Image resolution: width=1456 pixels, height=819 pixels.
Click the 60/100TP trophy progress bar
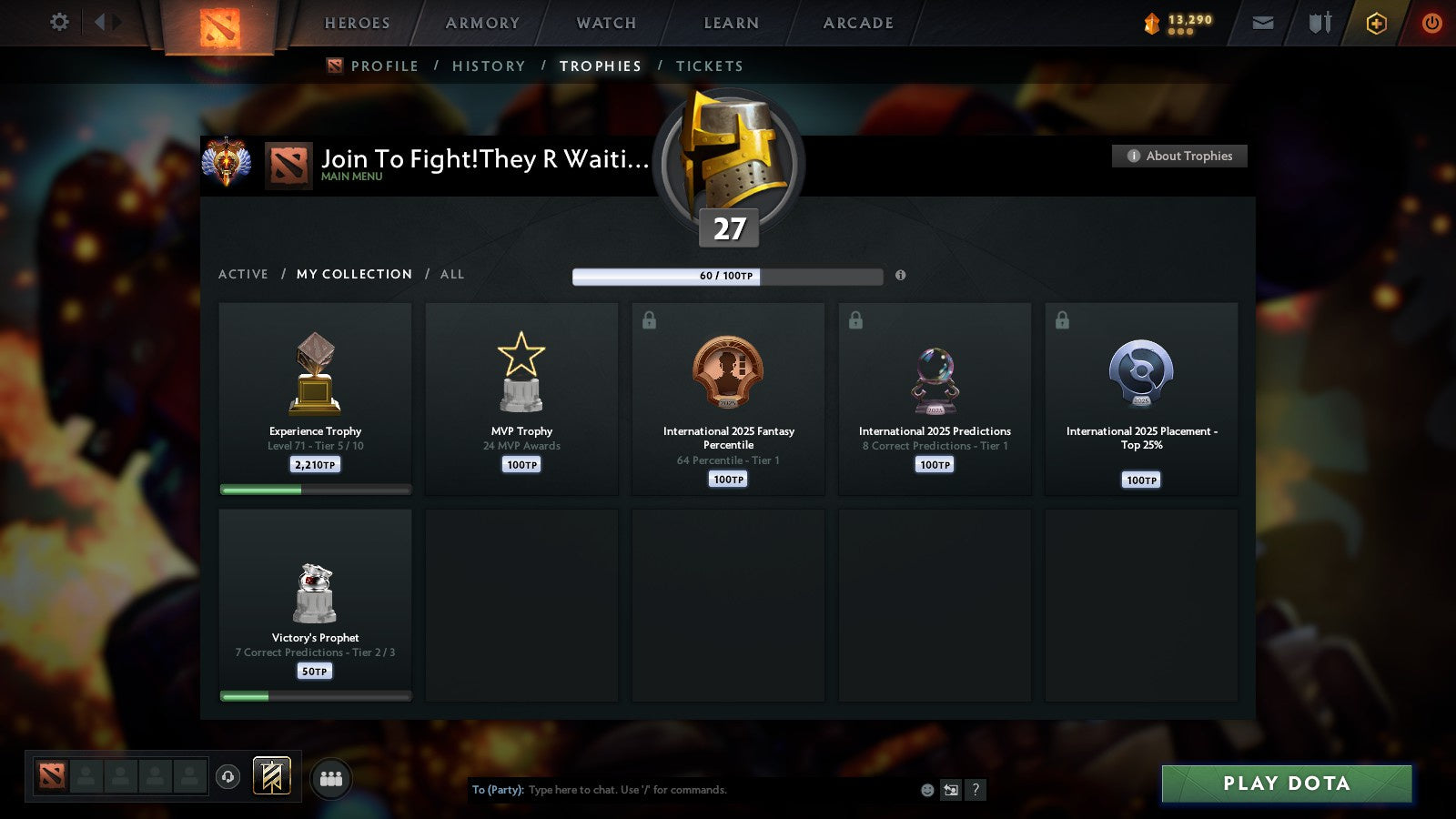(727, 276)
